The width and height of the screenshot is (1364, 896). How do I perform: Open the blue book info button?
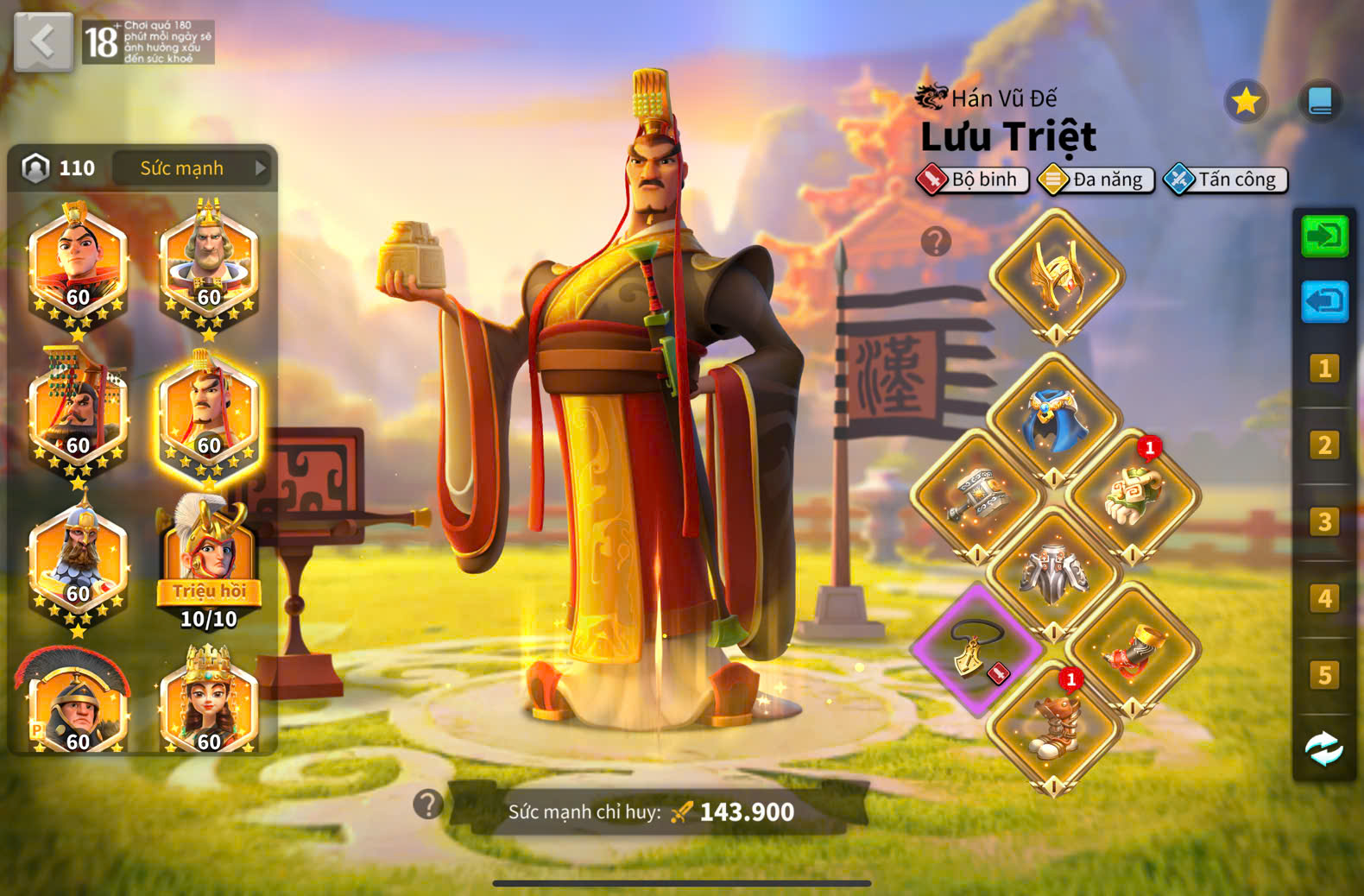(x=1320, y=102)
